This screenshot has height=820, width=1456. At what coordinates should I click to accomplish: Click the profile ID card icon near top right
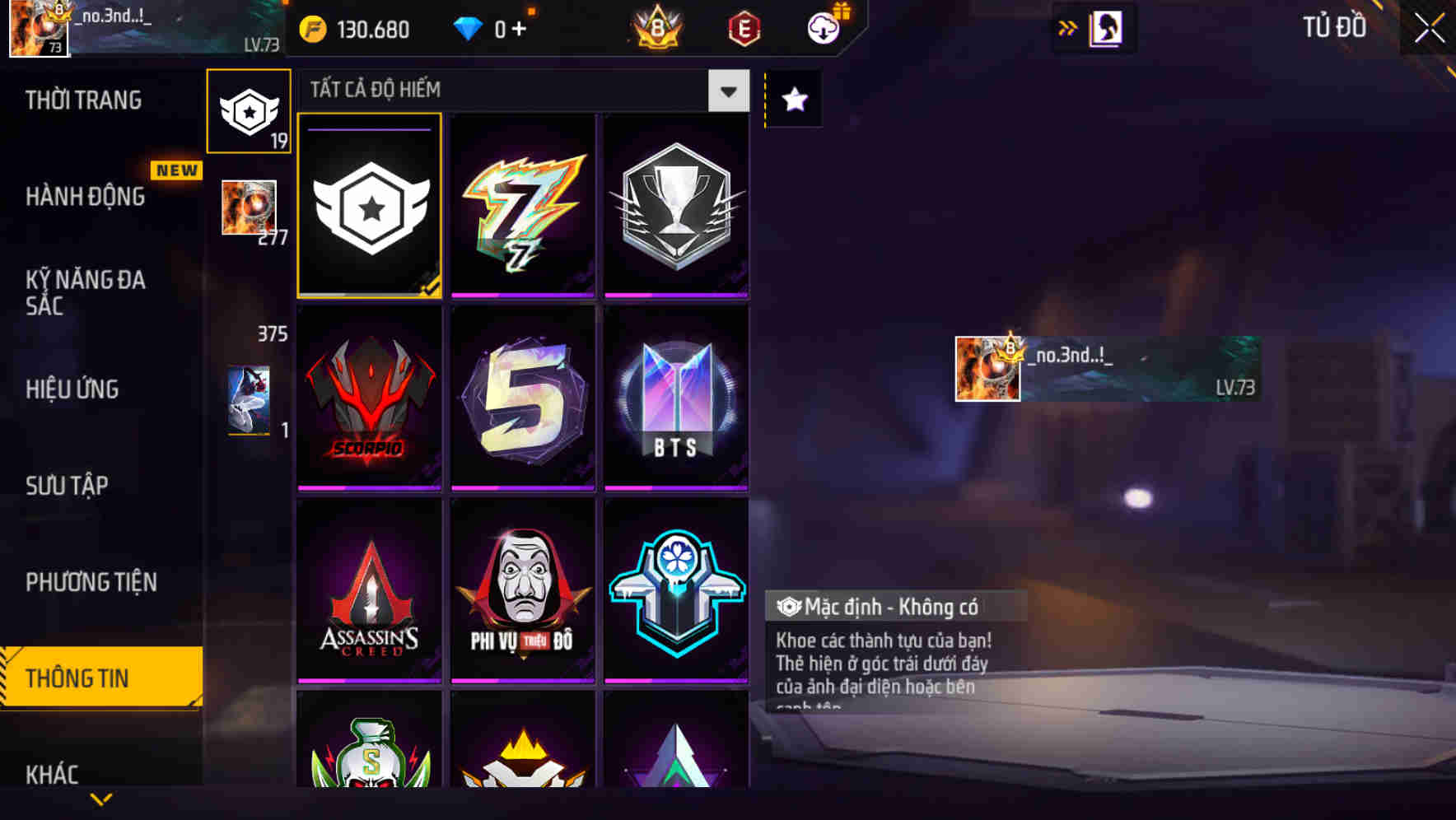[x=1104, y=27]
